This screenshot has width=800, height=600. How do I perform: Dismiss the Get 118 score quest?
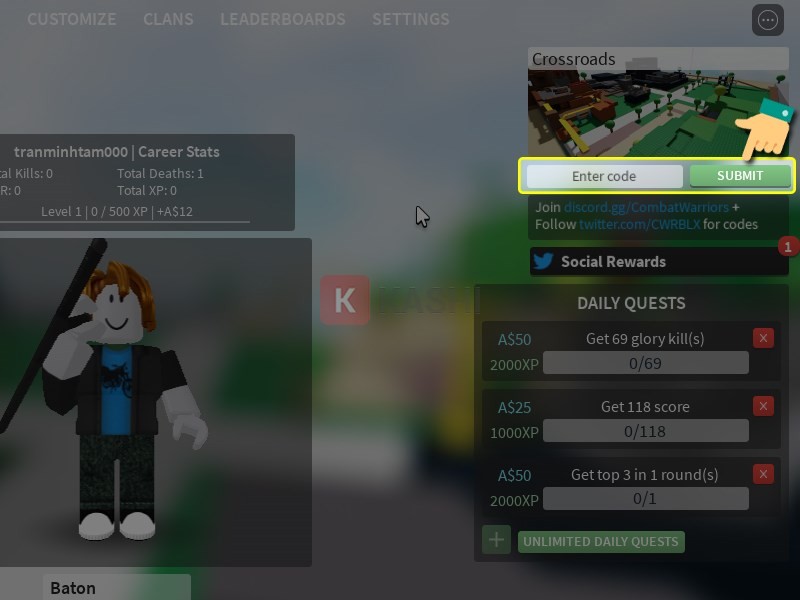pos(764,406)
